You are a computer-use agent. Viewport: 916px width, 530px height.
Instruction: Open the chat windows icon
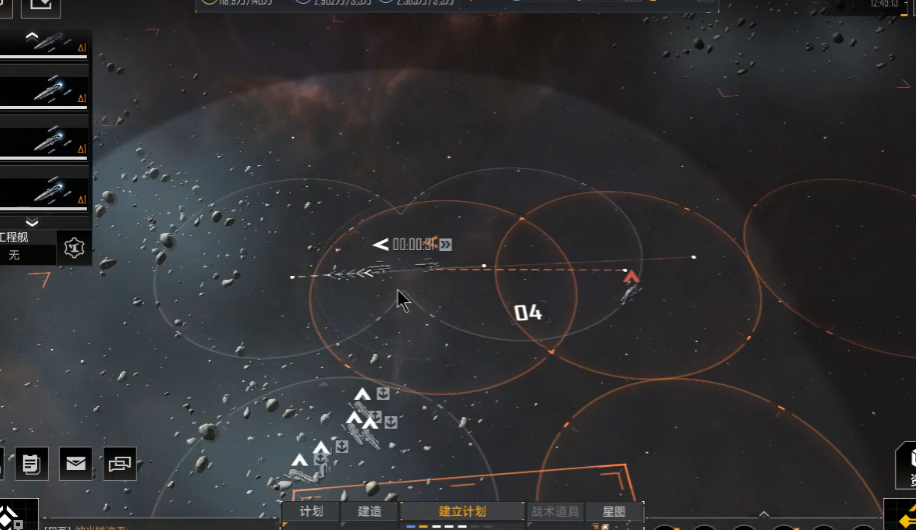119,463
